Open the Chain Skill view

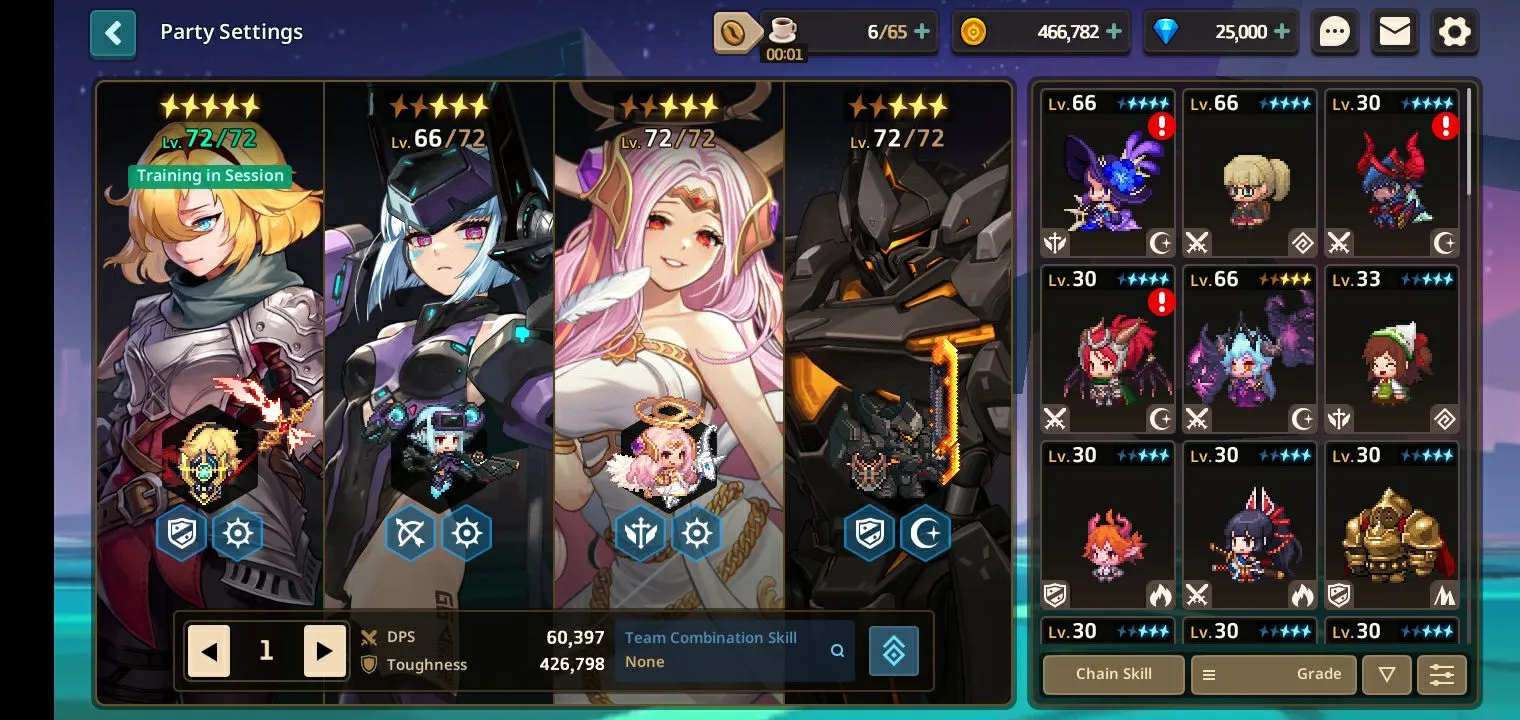coord(1113,674)
